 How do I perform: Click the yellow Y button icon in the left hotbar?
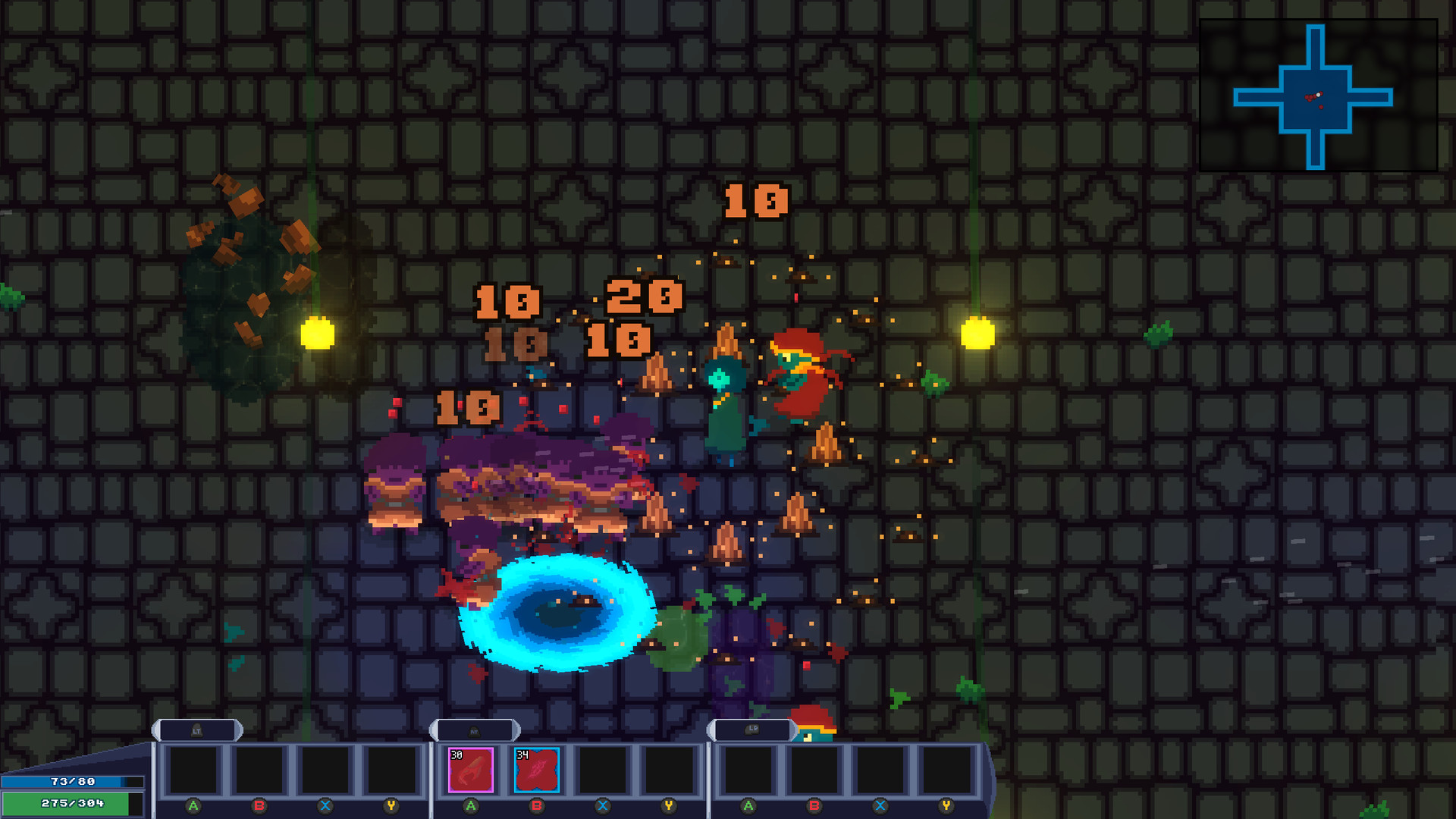(390, 808)
